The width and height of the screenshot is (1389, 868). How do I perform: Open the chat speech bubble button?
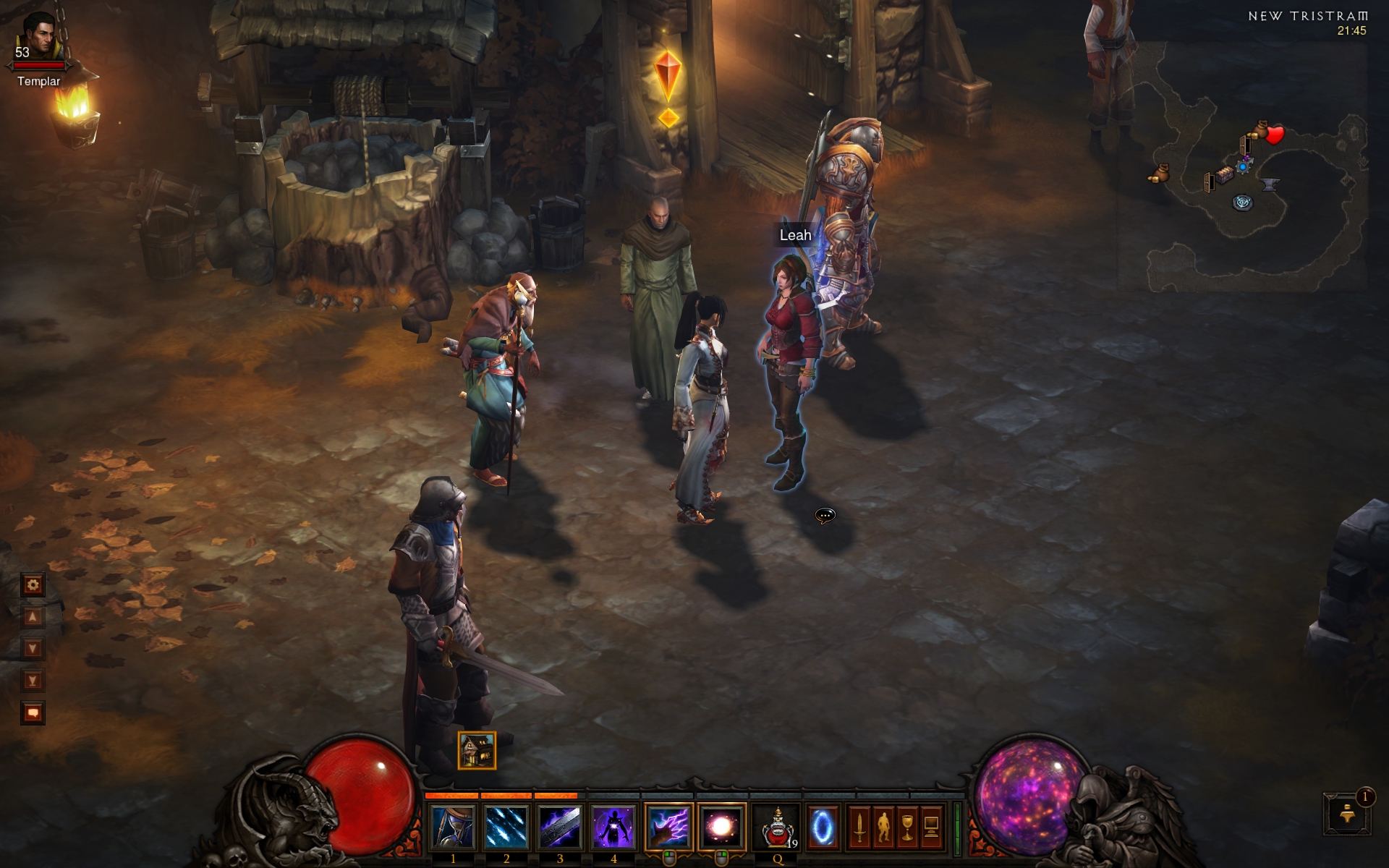(33, 713)
